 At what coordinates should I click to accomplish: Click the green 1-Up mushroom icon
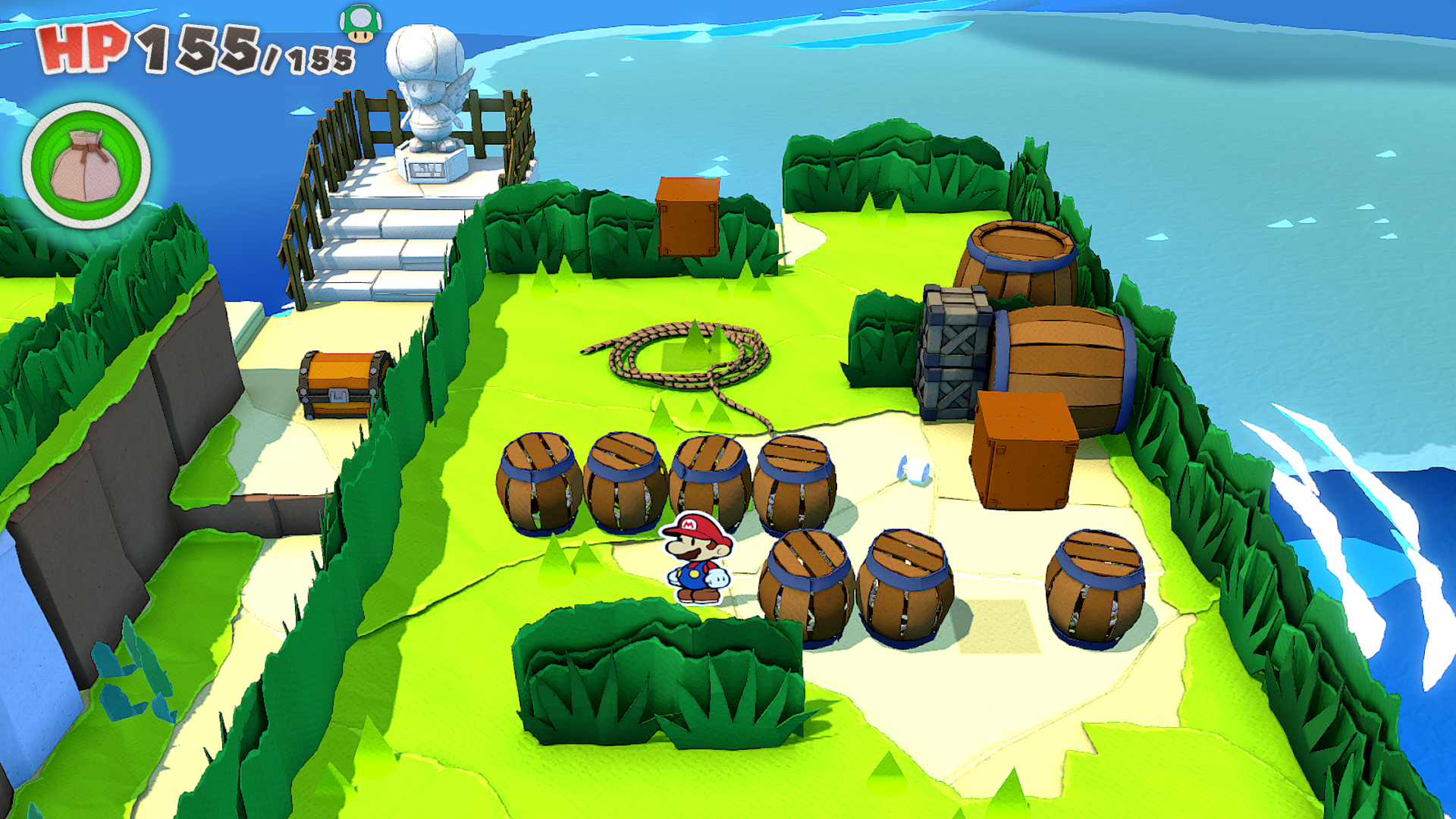pos(361,23)
